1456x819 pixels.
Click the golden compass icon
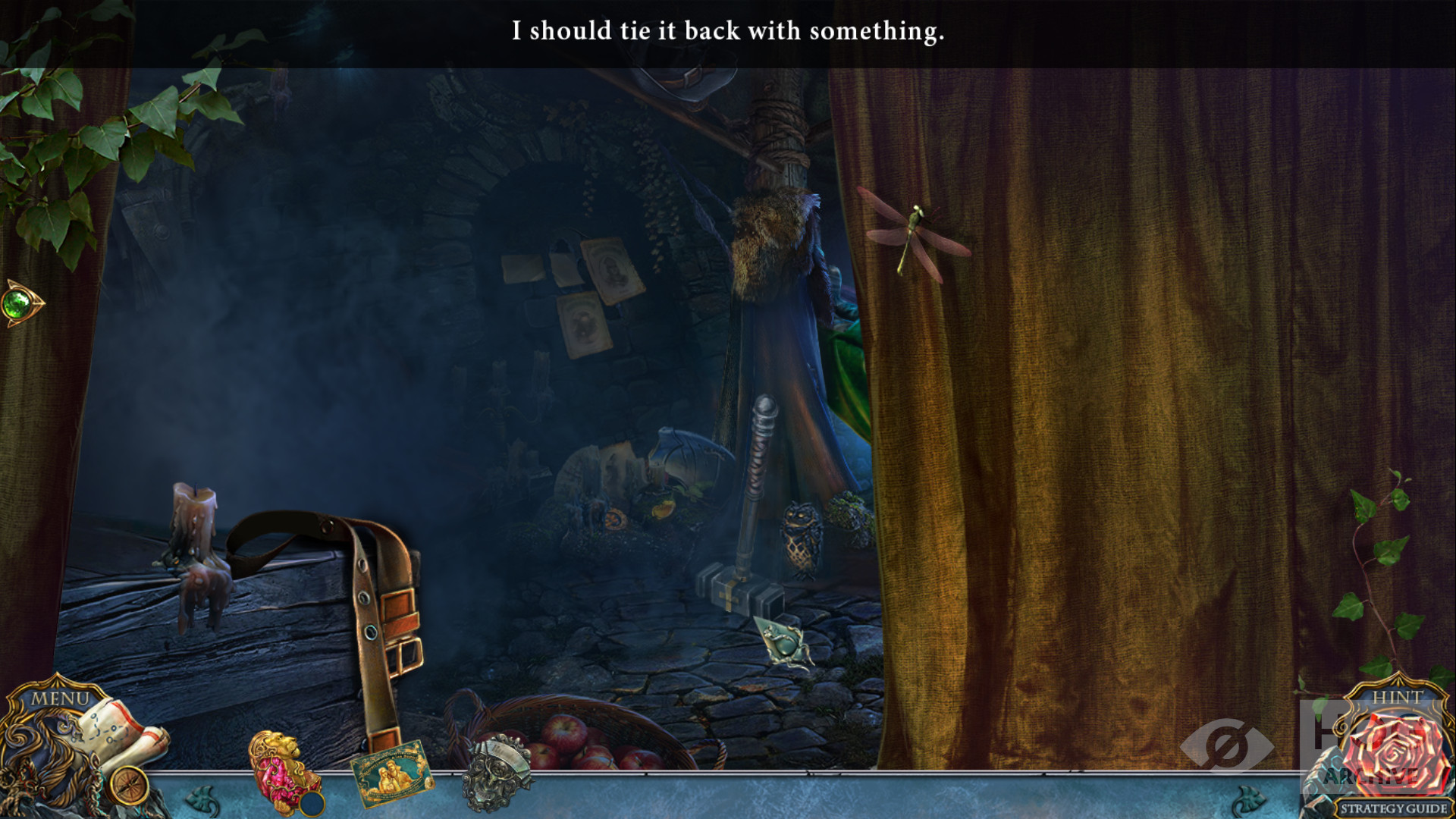[x=128, y=786]
